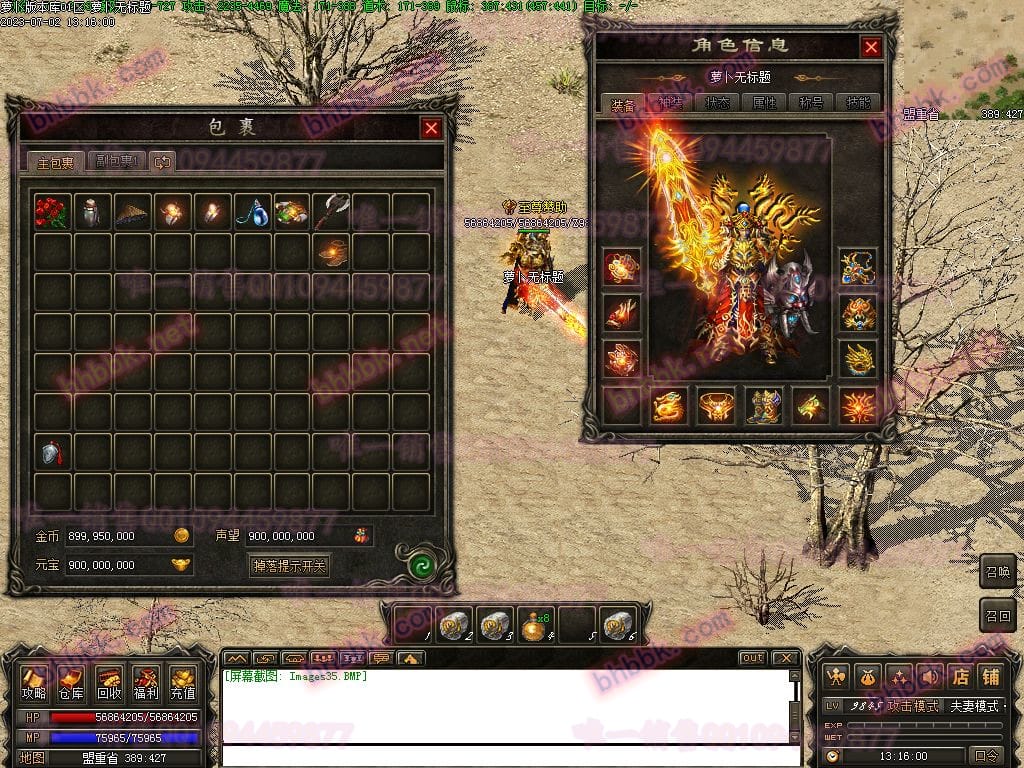Viewport: 1024px width, 768px height.
Task: Click the chat text input field
Action: click(510, 755)
